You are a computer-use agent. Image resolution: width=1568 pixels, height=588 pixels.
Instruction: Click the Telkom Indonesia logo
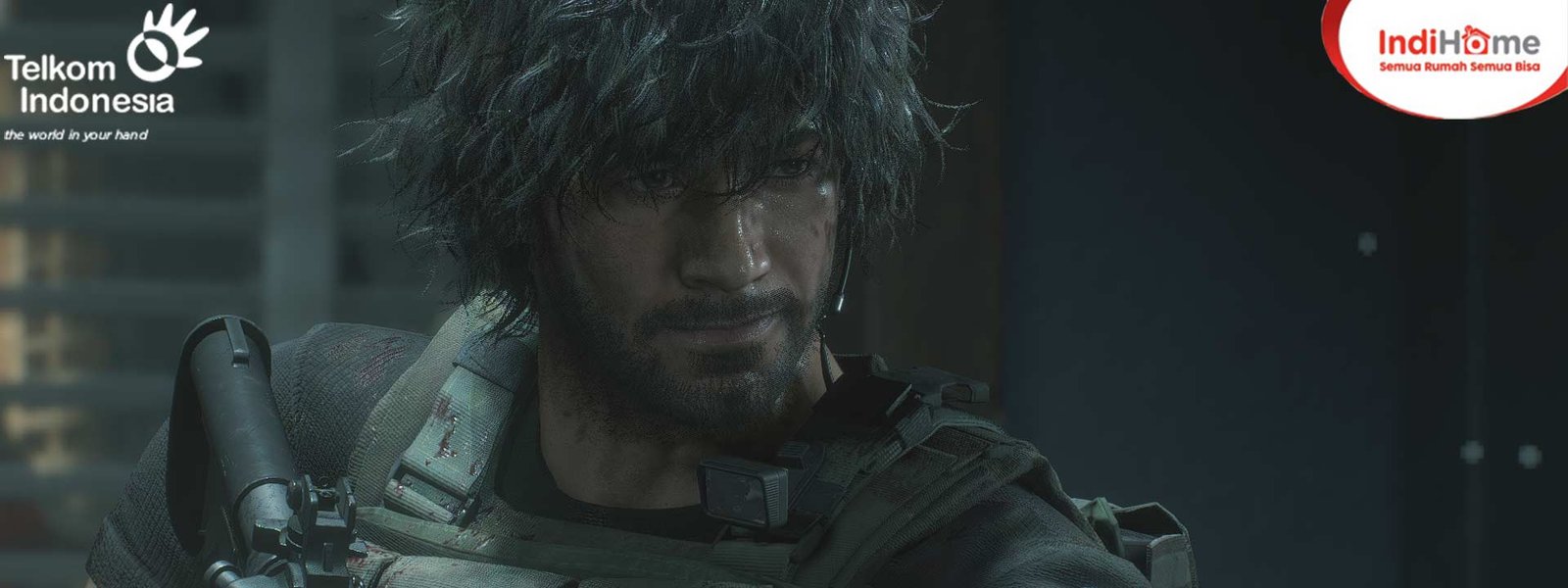pyautogui.click(x=105, y=73)
